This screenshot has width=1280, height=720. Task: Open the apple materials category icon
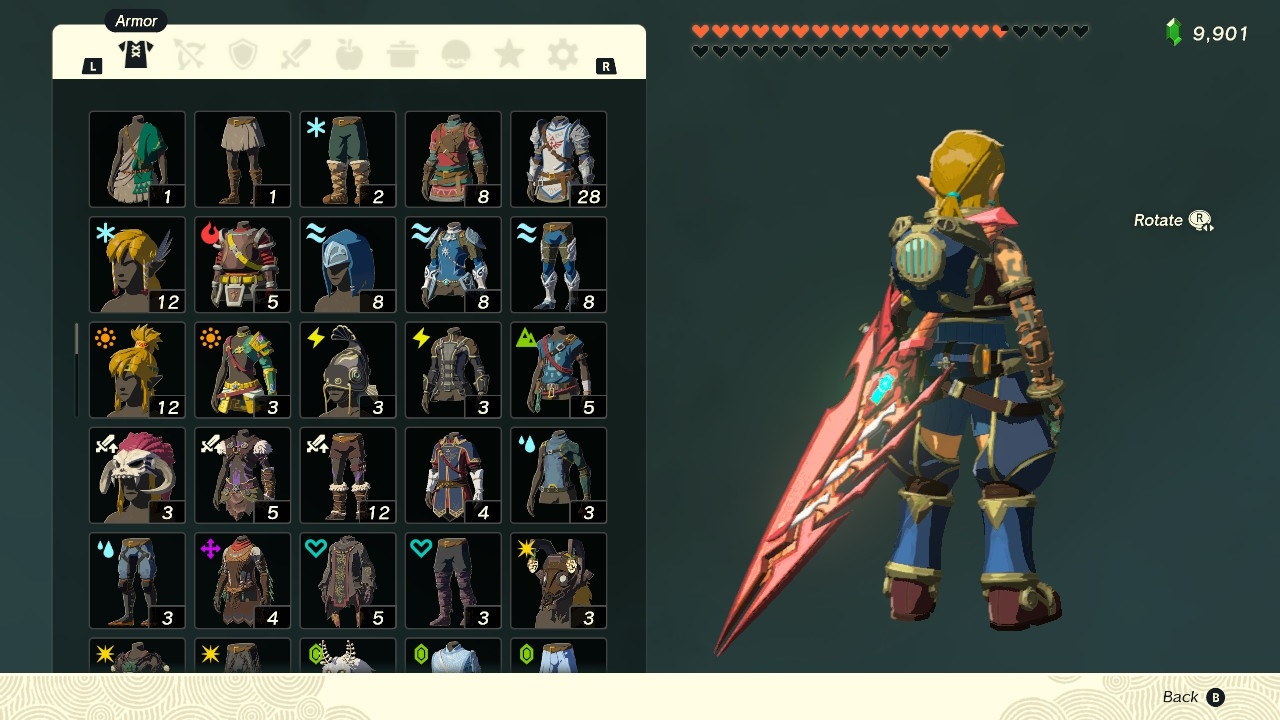(349, 55)
